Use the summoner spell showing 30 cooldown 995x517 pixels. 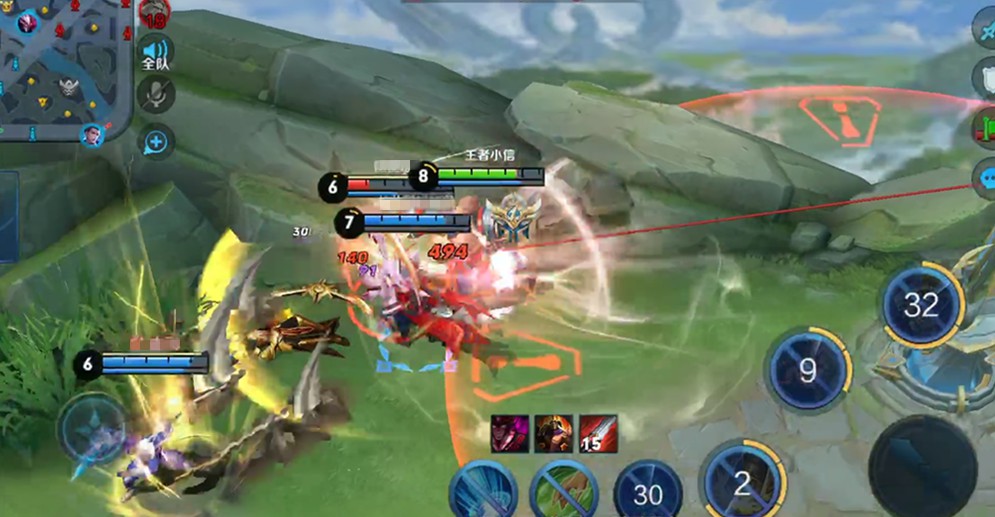pyautogui.click(x=648, y=493)
